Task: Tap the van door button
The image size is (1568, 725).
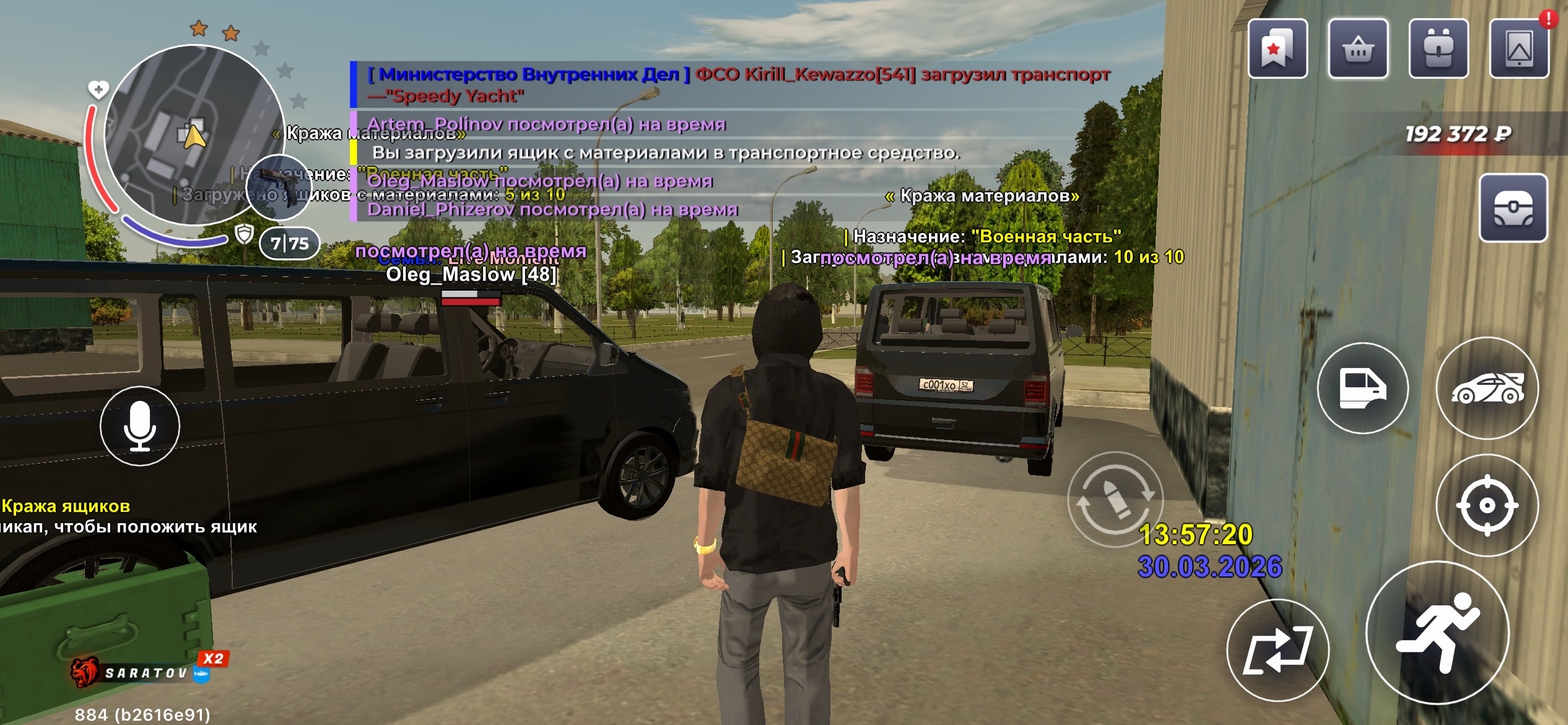Action: pyautogui.click(x=1362, y=388)
